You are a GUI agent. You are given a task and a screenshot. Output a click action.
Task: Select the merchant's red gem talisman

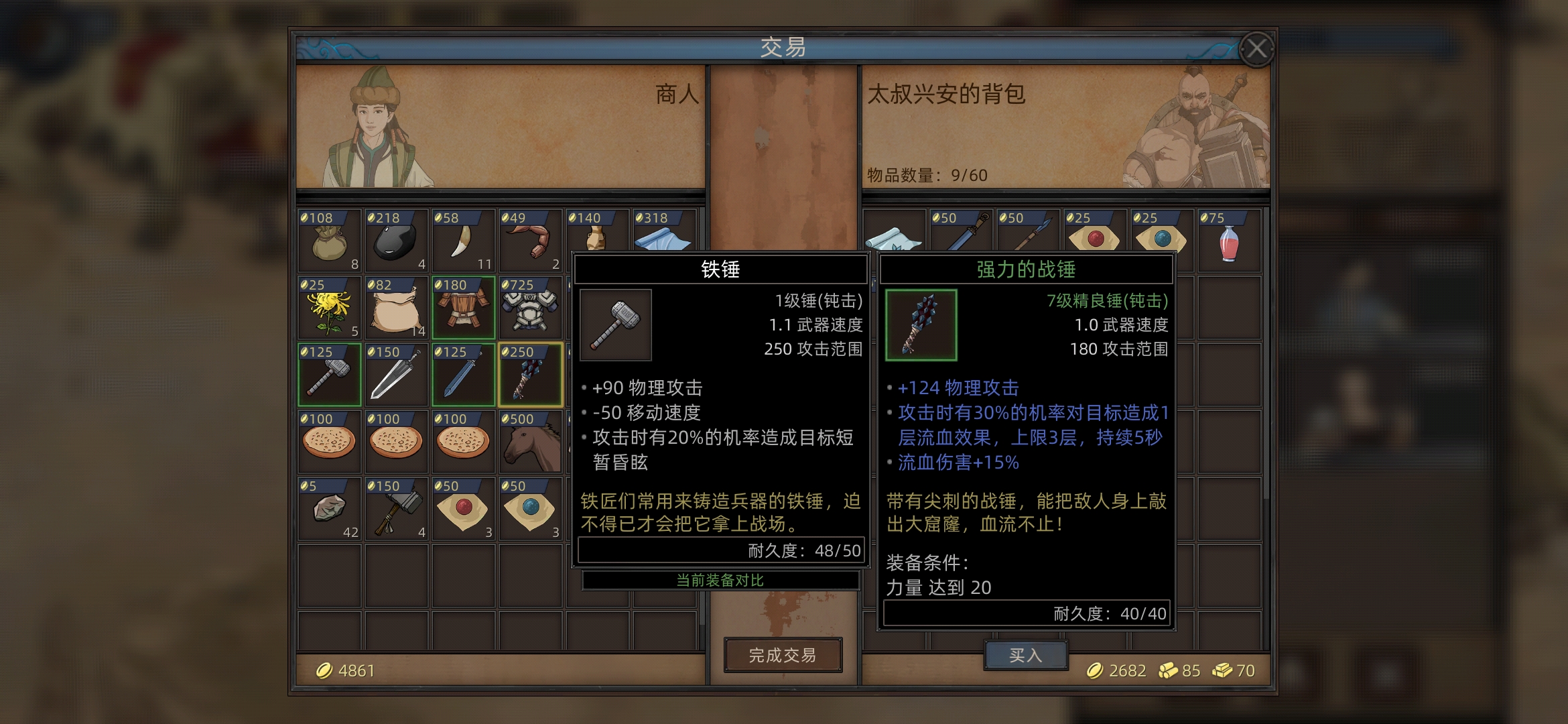463,509
